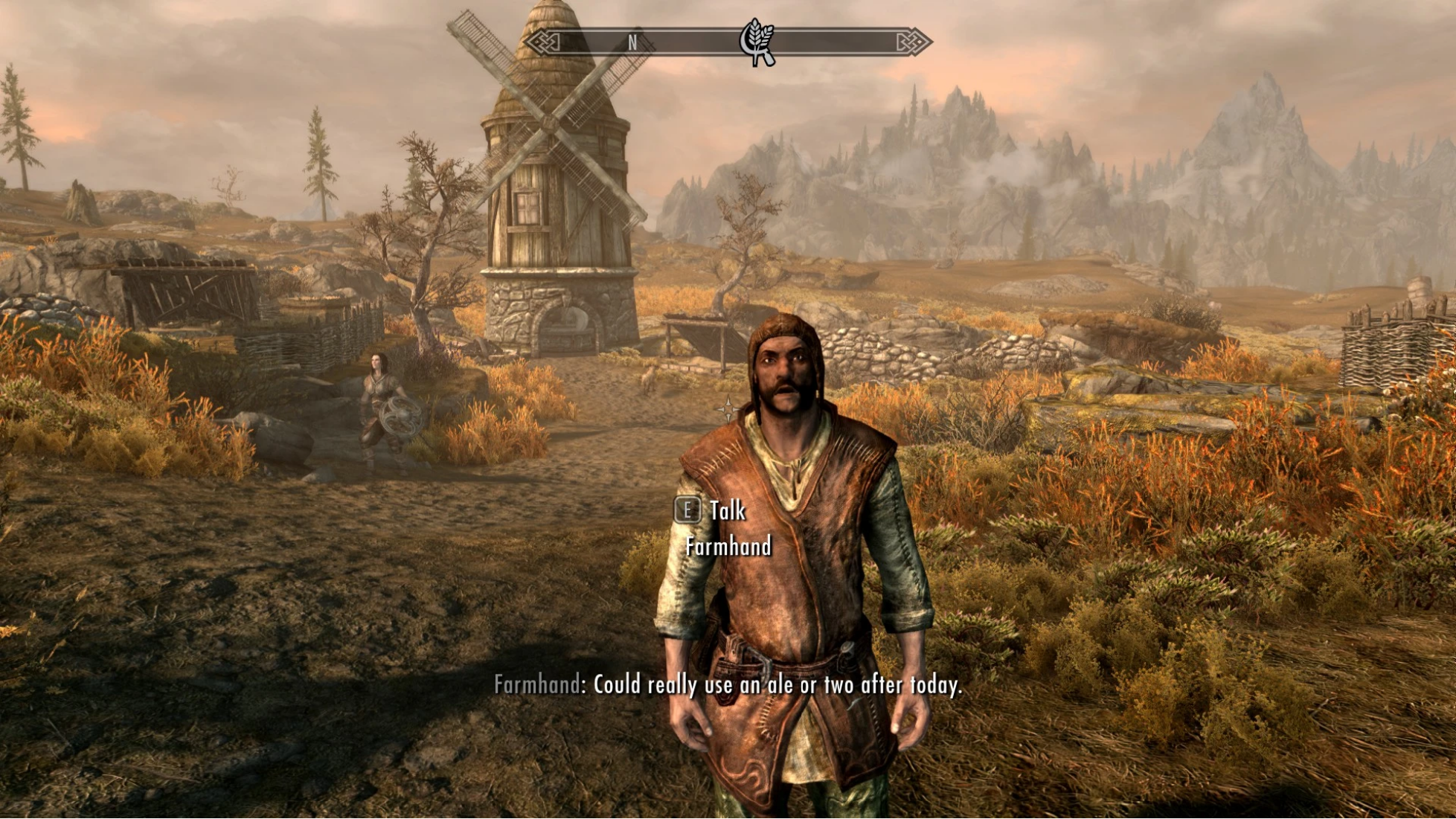Viewport: 1456px width, 819px height.
Task: Select the N direction marker on the compass
Action: tap(632, 42)
